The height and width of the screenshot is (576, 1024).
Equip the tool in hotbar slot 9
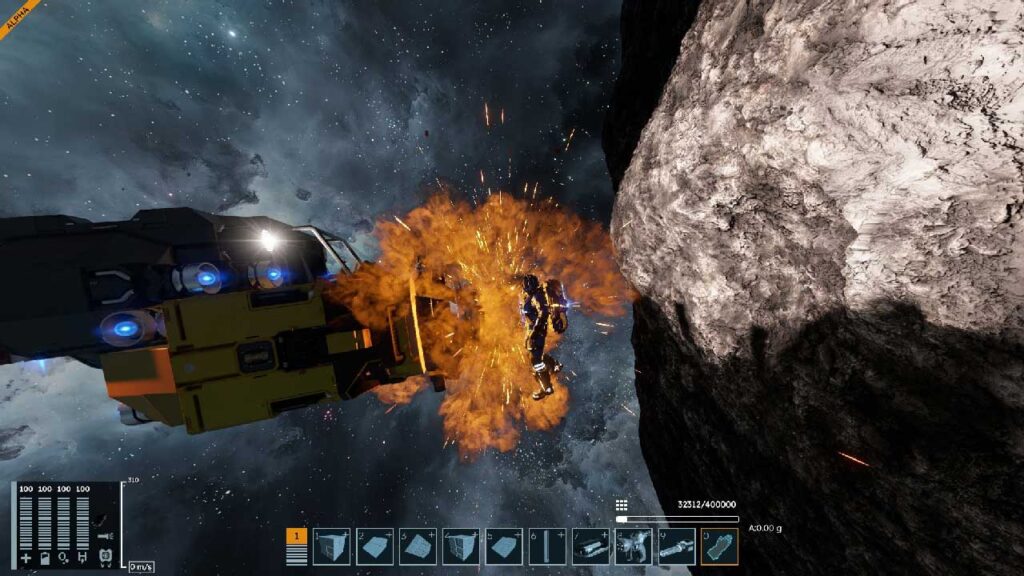[x=676, y=547]
